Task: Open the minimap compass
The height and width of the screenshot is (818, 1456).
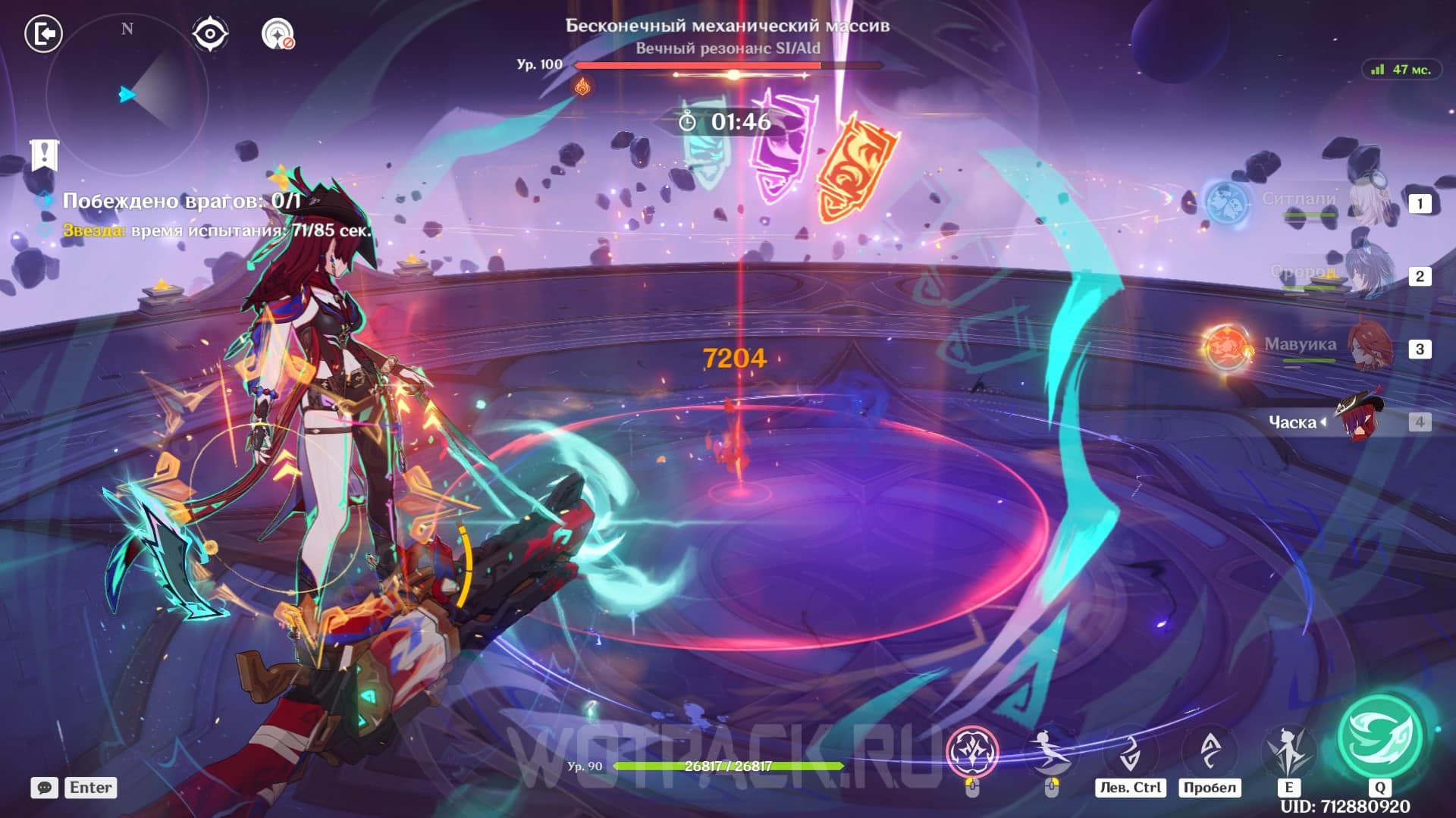Action: (x=127, y=94)
